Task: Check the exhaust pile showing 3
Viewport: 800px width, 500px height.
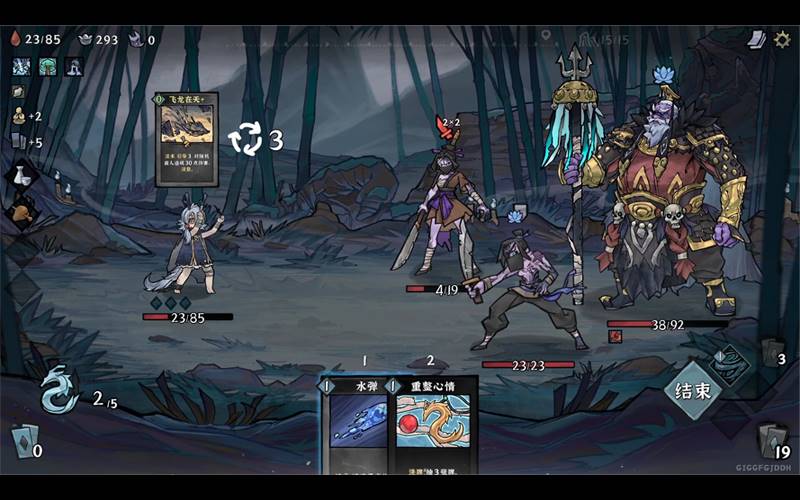Action: tap(771, 353)
